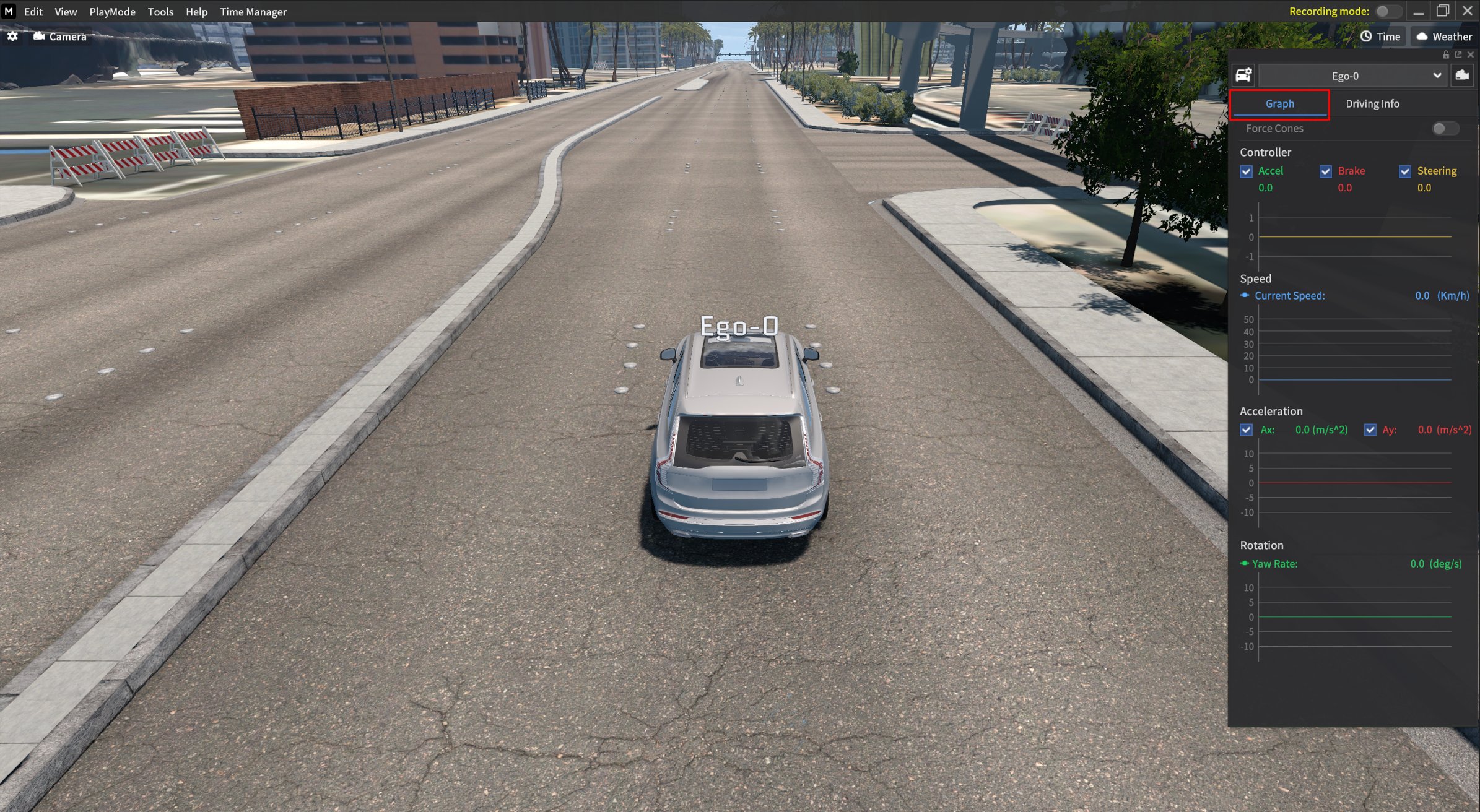Screen dimensions: 1480x812
Task: Open vehicle settings via the car gear icon
Action: 1242,75
